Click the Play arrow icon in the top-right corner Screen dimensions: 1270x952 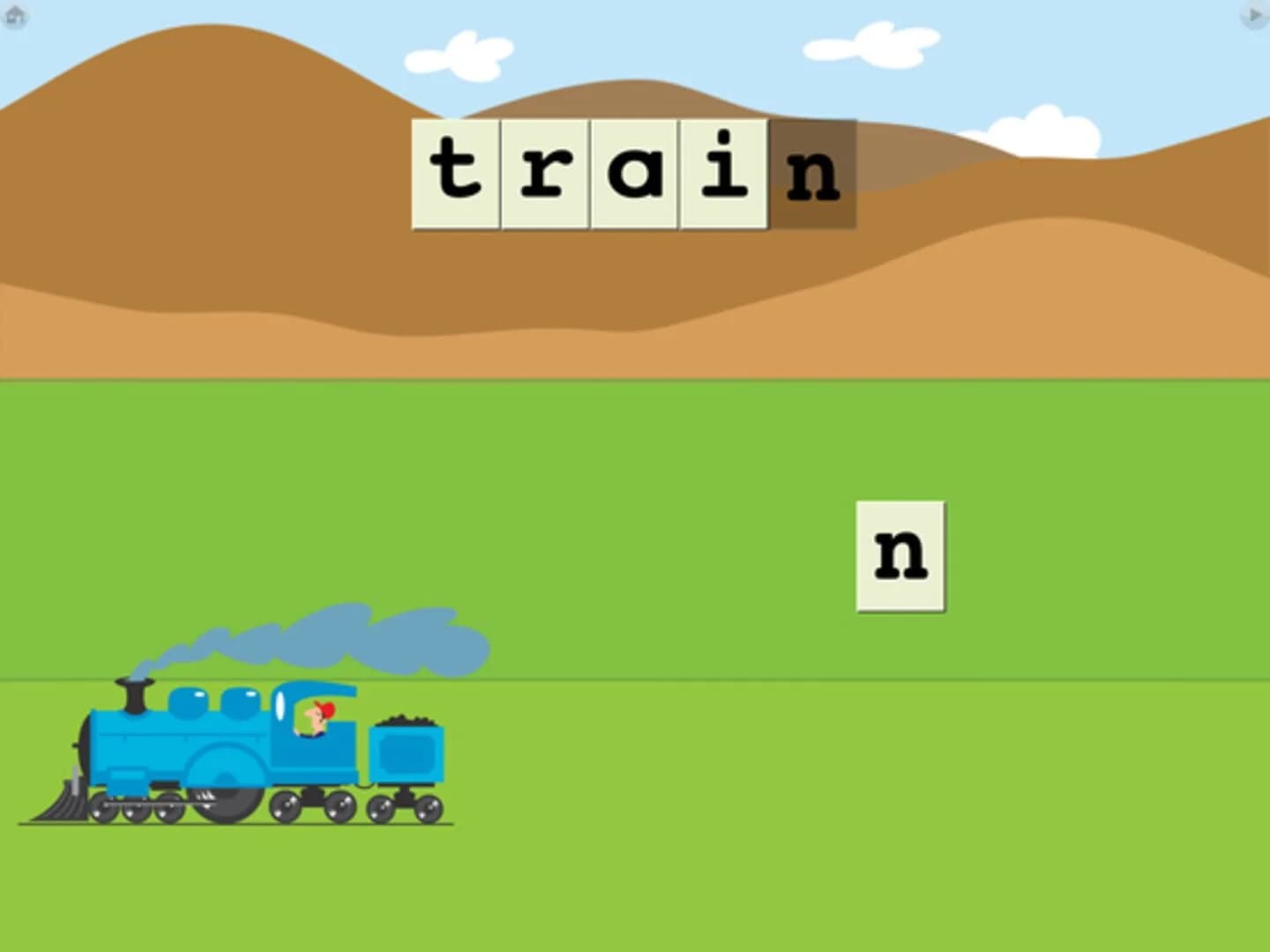pyautogui.click(x=1254, y=14)
